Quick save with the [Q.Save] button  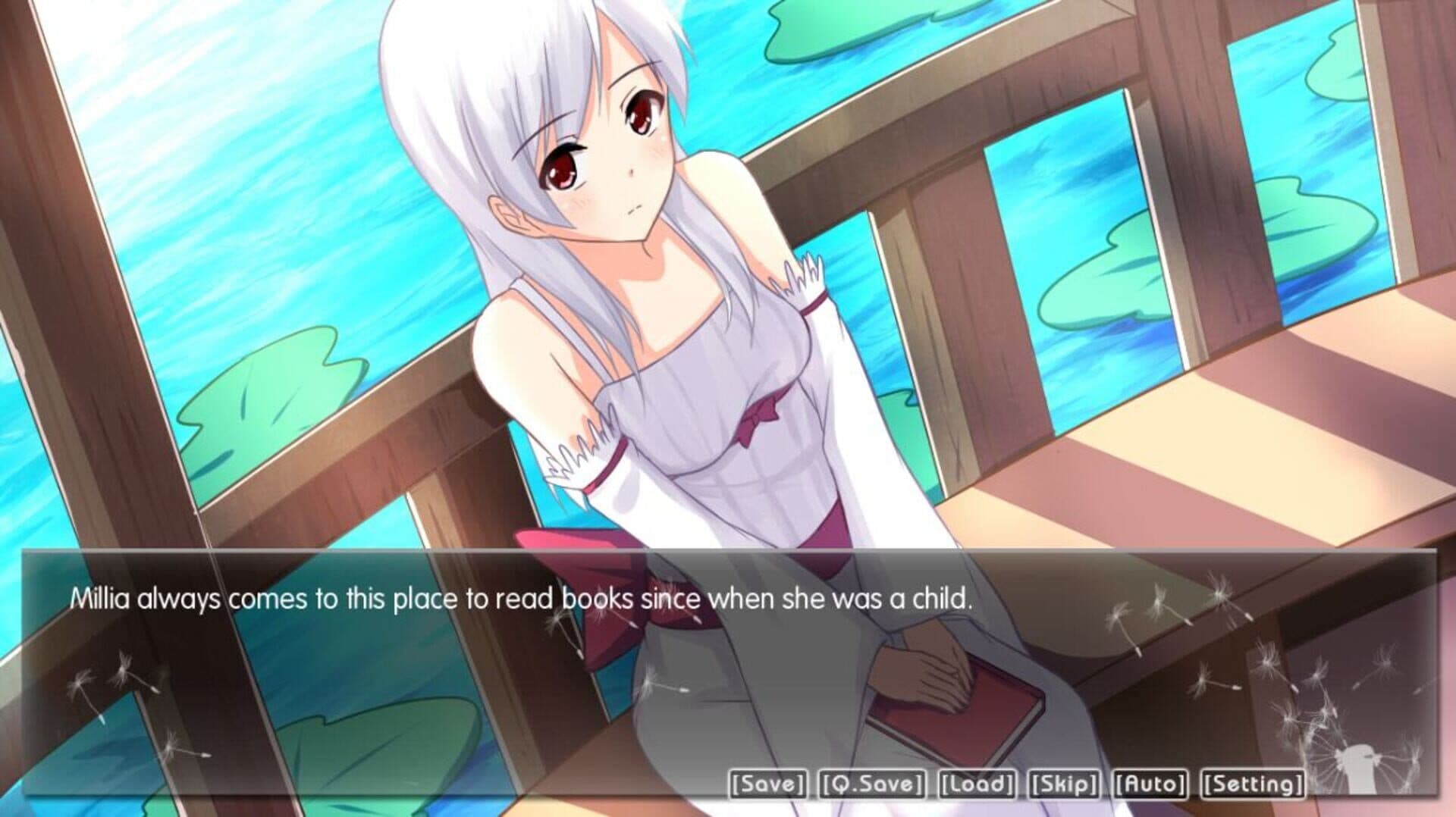click(872, 784)
